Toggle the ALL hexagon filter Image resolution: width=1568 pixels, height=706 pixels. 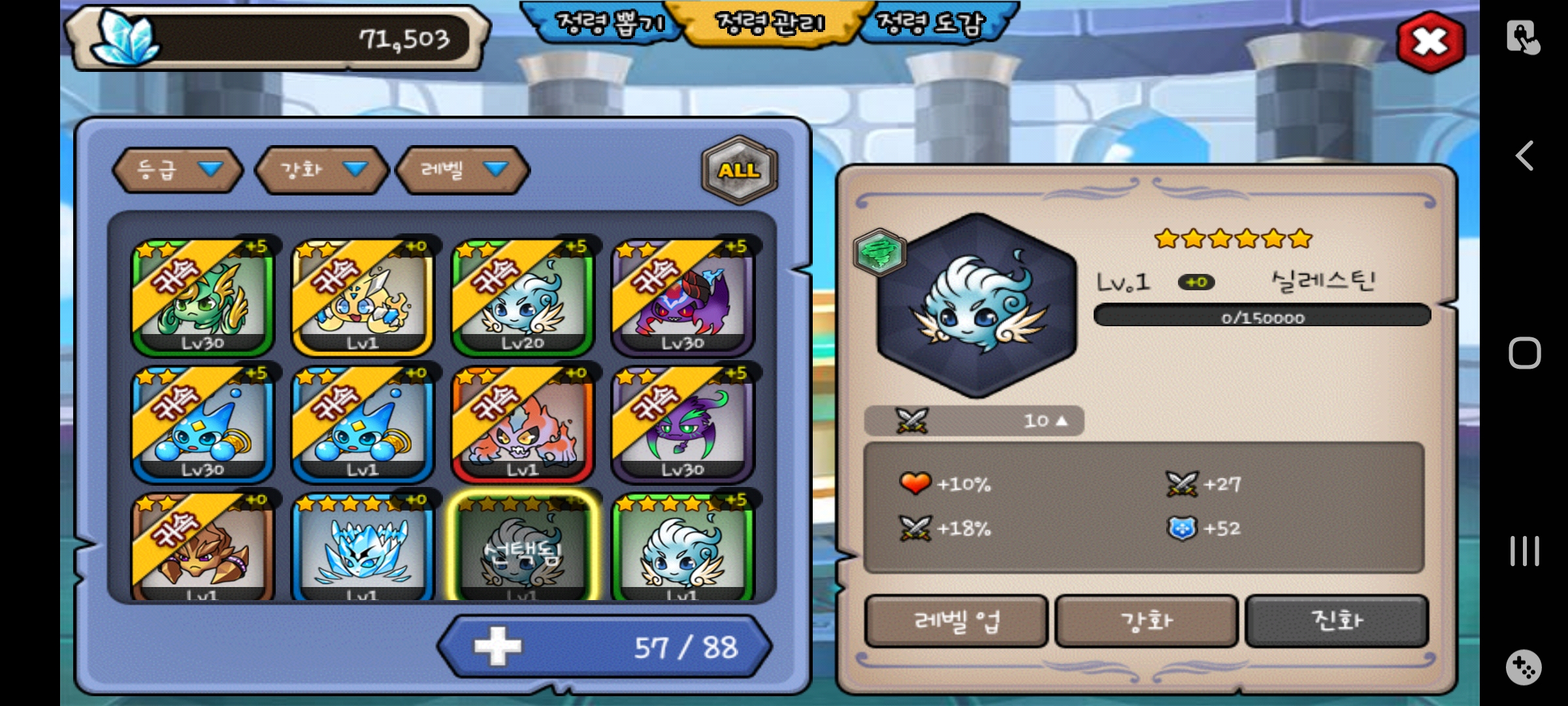click(739, 170)
